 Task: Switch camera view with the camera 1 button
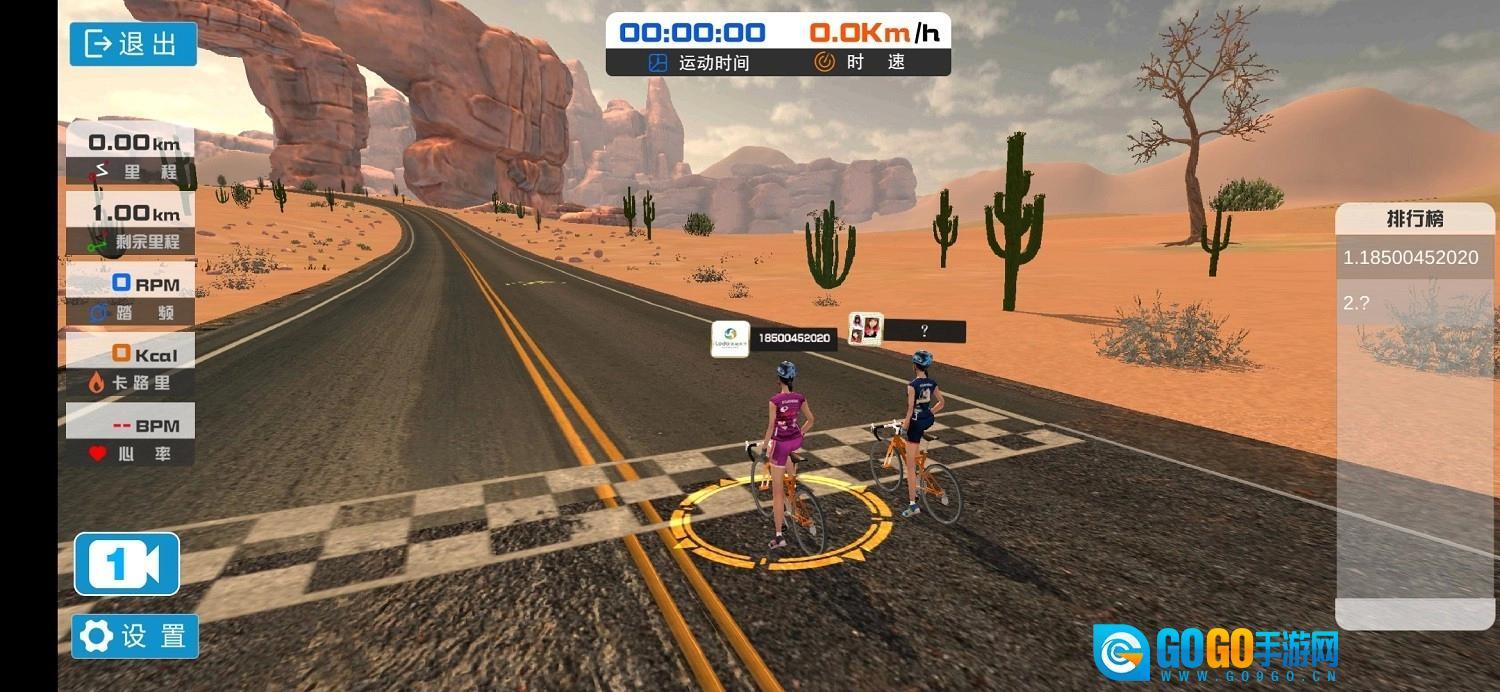click(x=127, y=564)
